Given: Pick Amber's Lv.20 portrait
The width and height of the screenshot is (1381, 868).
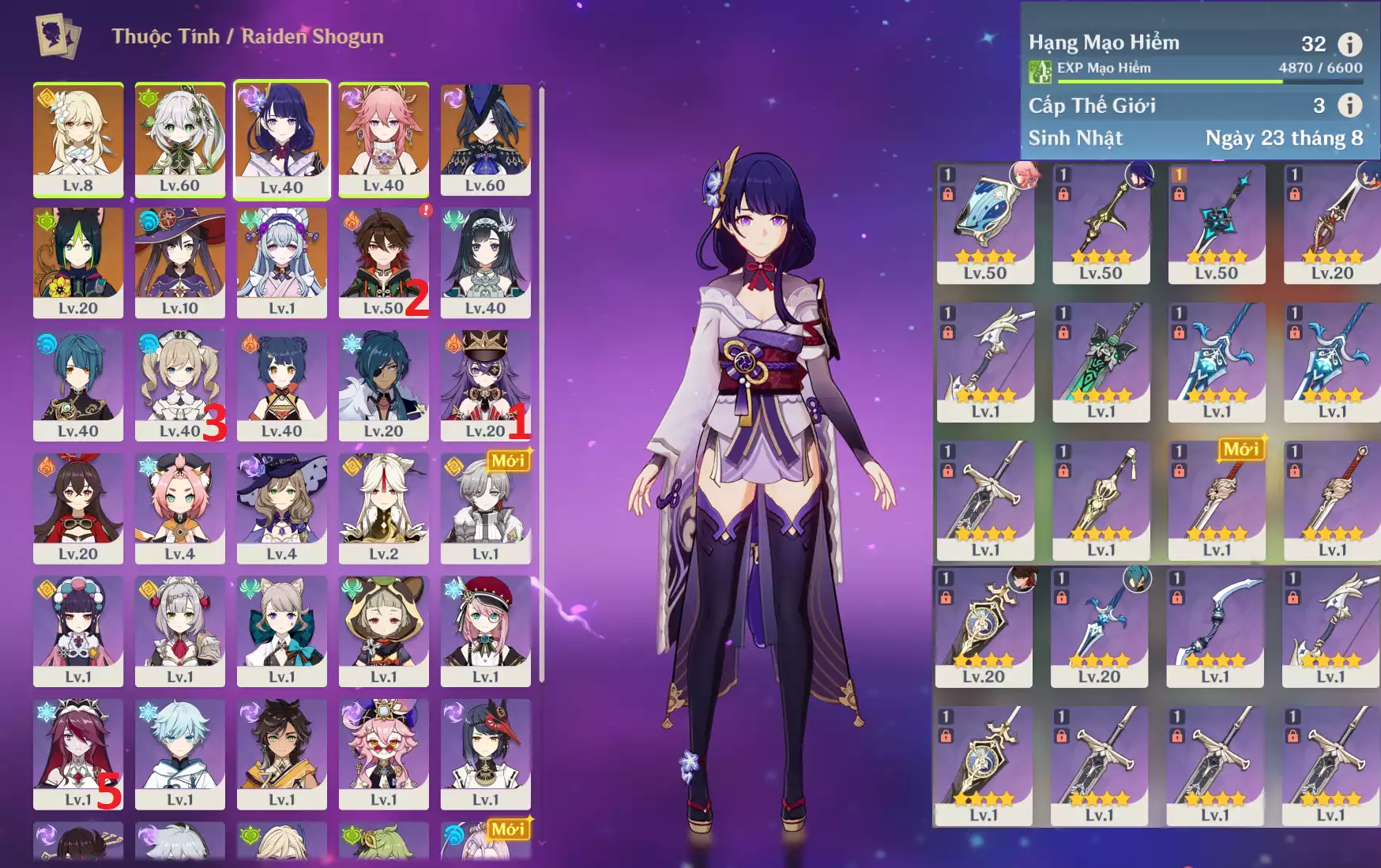Looking at the screenshot, I should point(78,508).
